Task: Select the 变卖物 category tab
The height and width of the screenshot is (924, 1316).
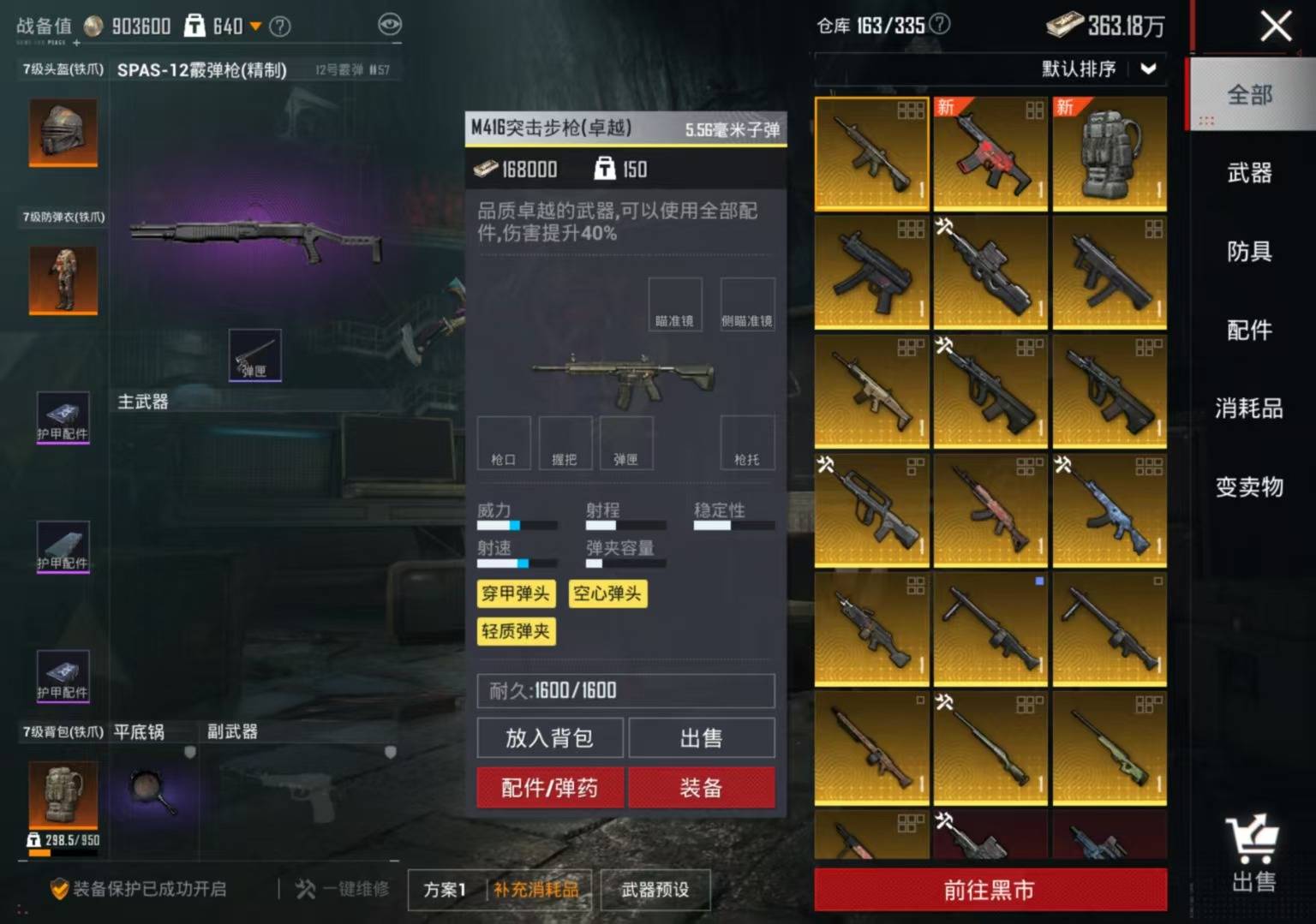Action: tap(1249, 487)
